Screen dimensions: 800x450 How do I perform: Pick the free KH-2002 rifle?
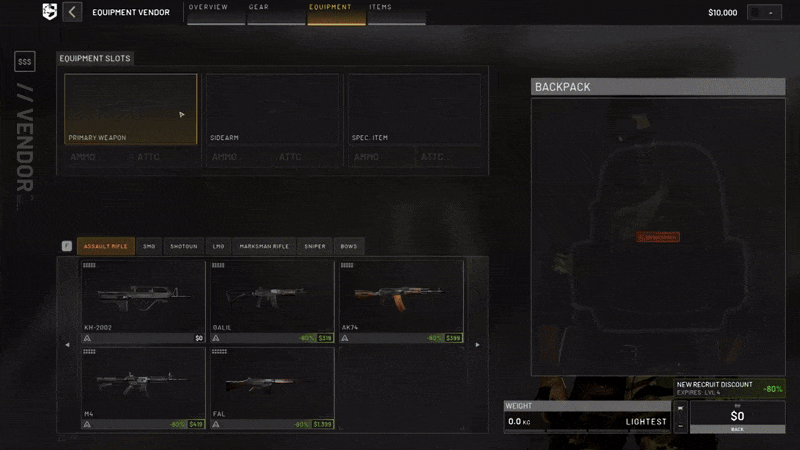point(143,300)
